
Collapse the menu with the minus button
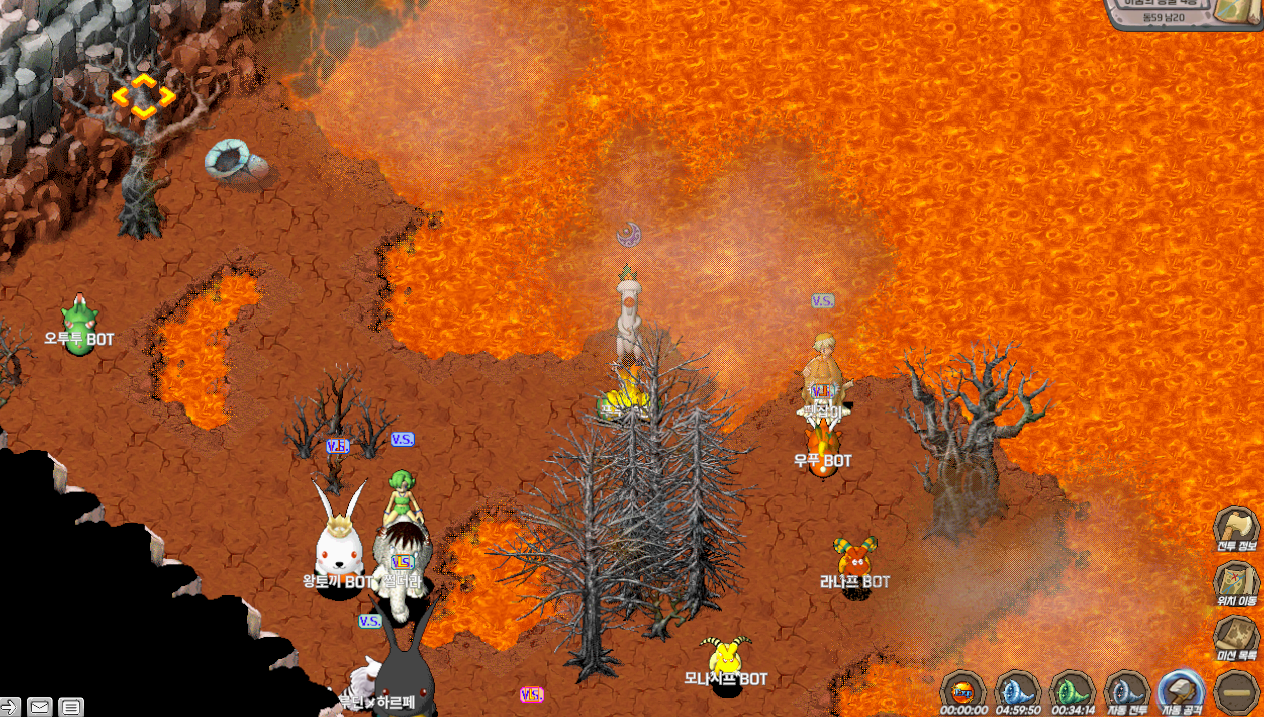coord(1236,691)
